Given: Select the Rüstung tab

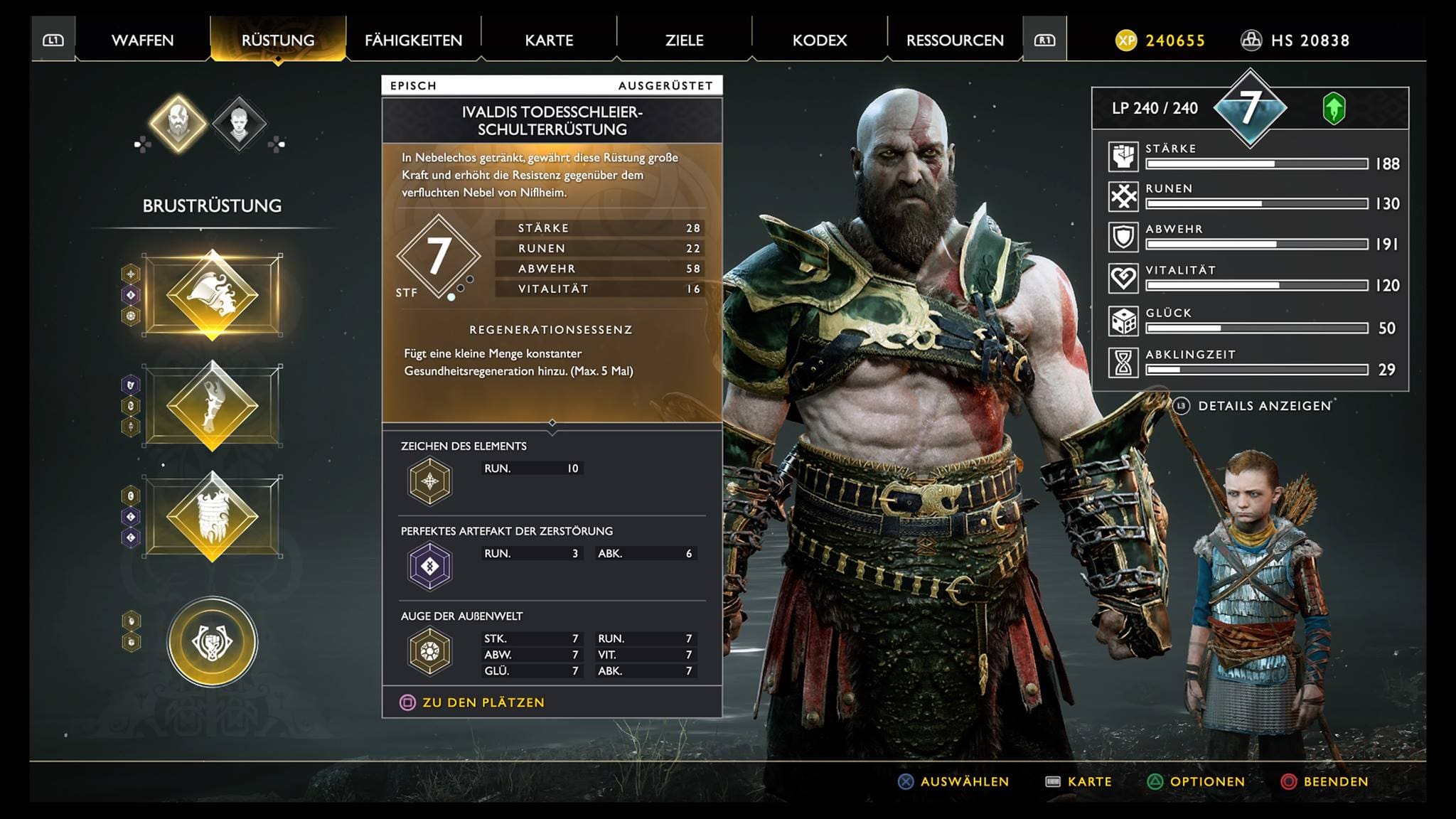Looking at the screenshot, I should coord(278,41).
